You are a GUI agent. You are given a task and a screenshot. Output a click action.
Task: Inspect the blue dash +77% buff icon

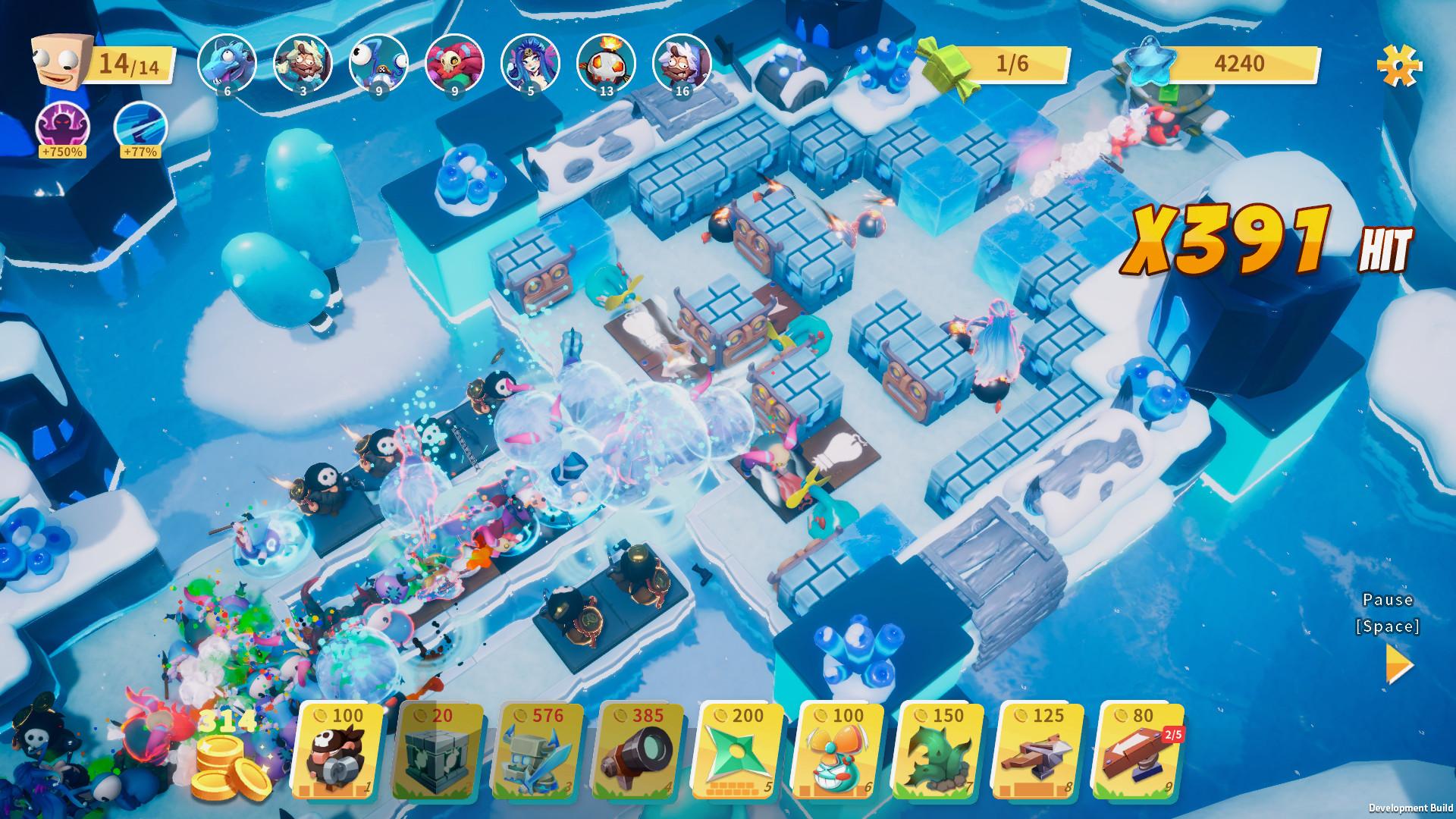140,127
